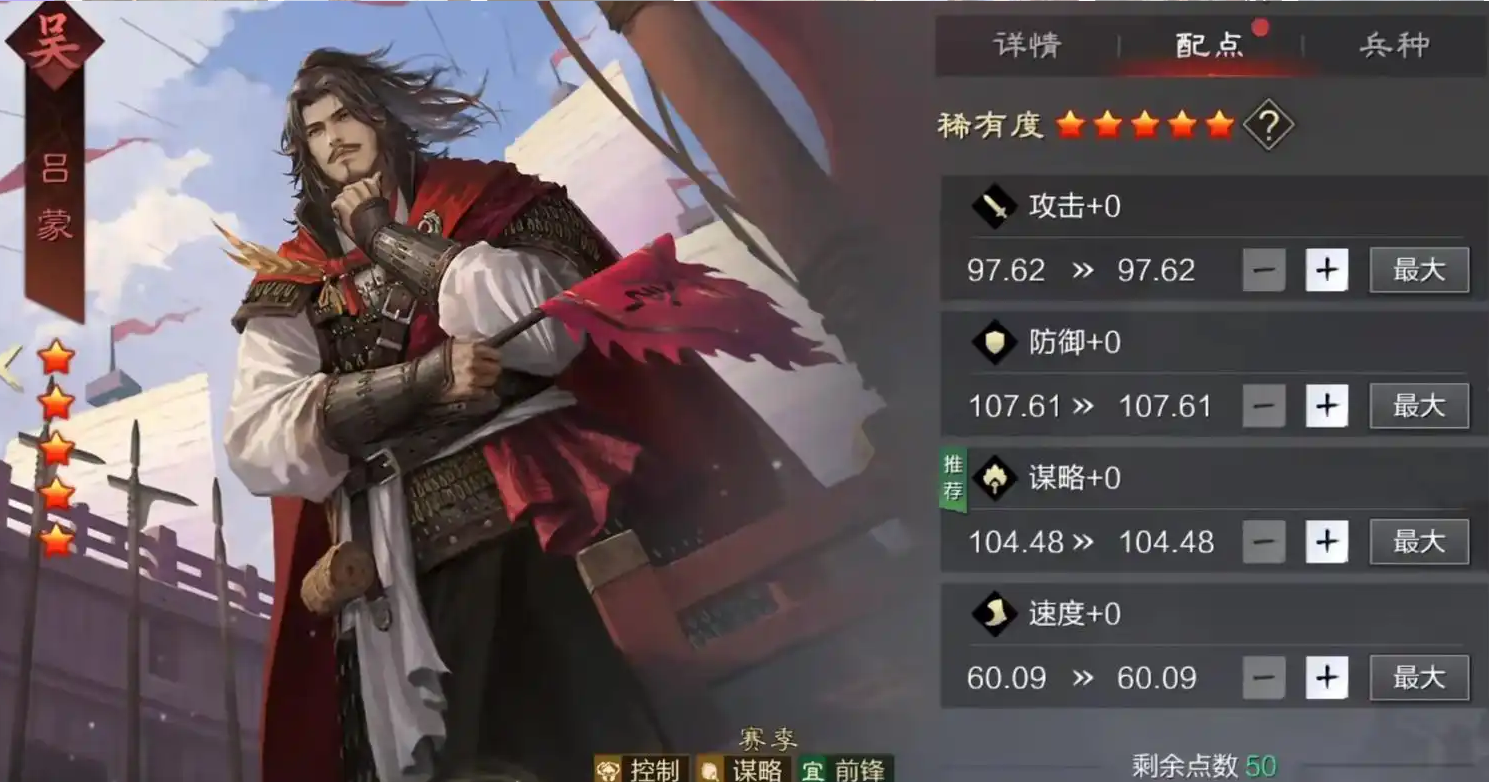Viewport: 1489px width, 782px height.
Task: Click the minus stepper beside 攻击
Action: coord(1264,270)
